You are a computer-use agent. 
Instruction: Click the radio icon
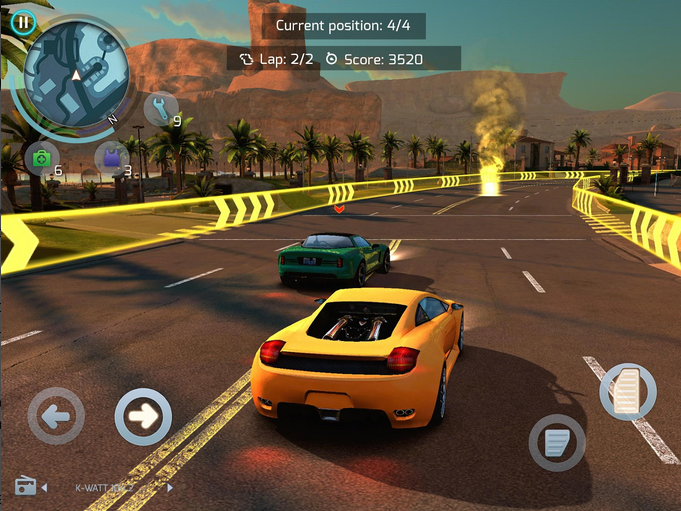(26, 487)
